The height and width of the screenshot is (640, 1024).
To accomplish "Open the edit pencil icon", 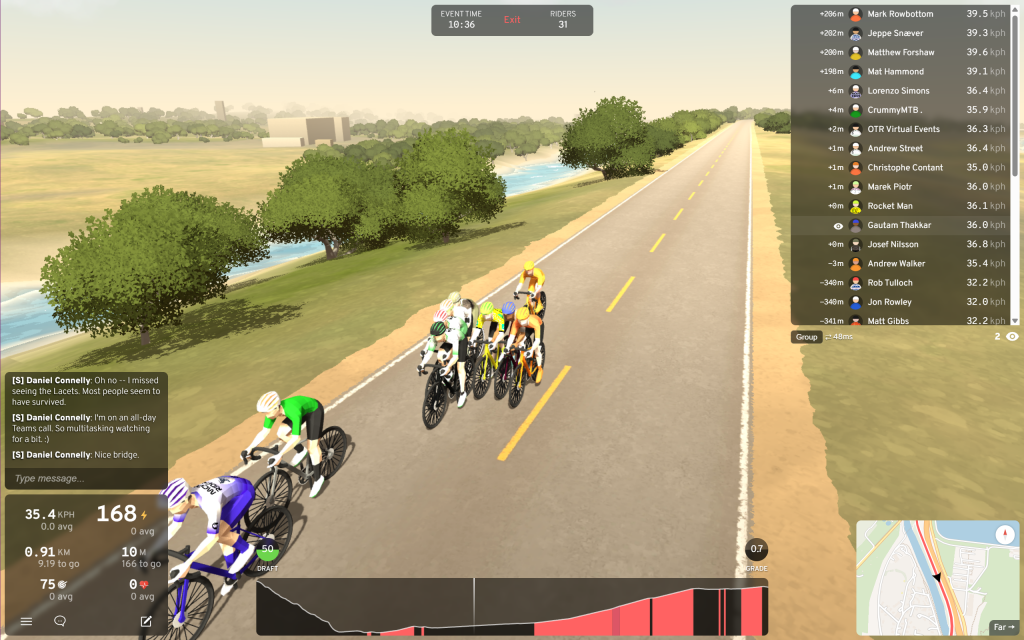I will pyautogui.click(x=146, y=621).
